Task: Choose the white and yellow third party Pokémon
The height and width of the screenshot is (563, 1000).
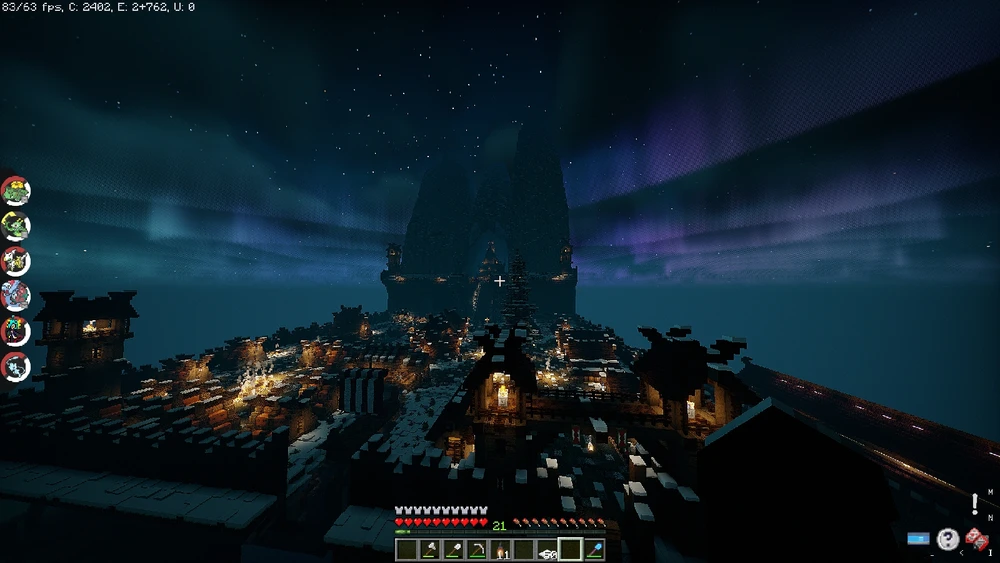Action: click(16, 260)
